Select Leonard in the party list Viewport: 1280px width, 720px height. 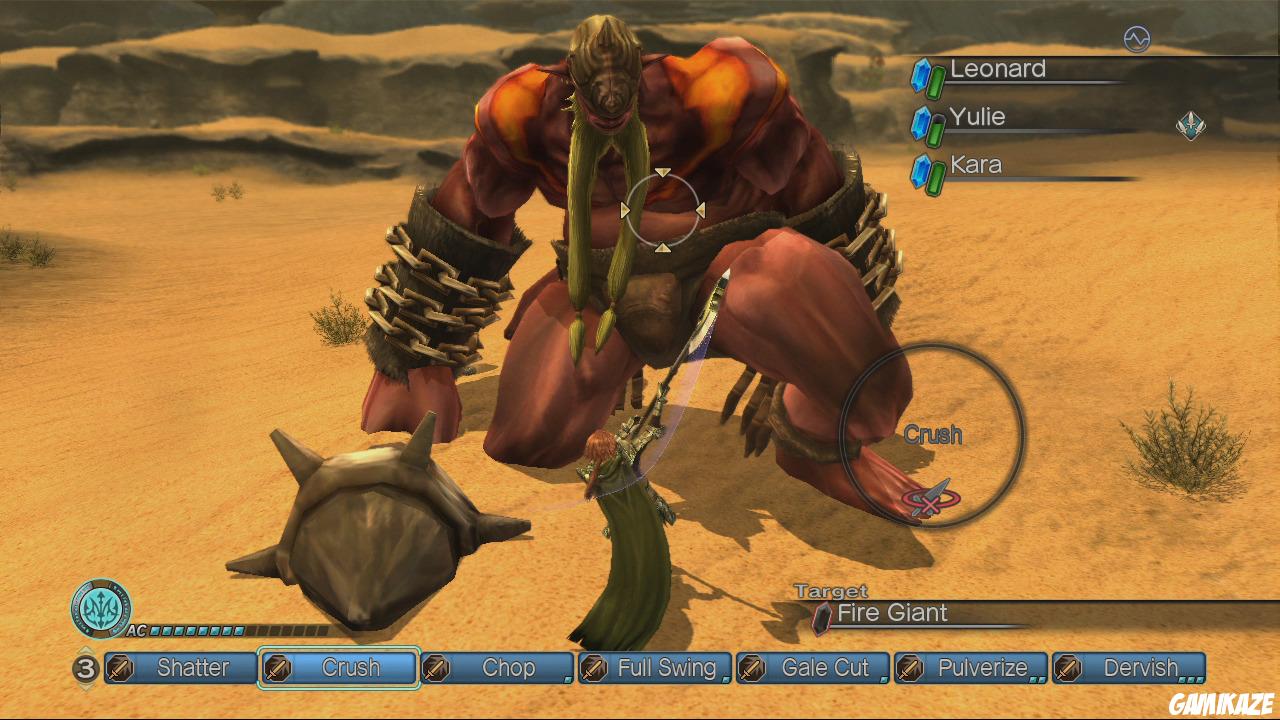(997, 70)
